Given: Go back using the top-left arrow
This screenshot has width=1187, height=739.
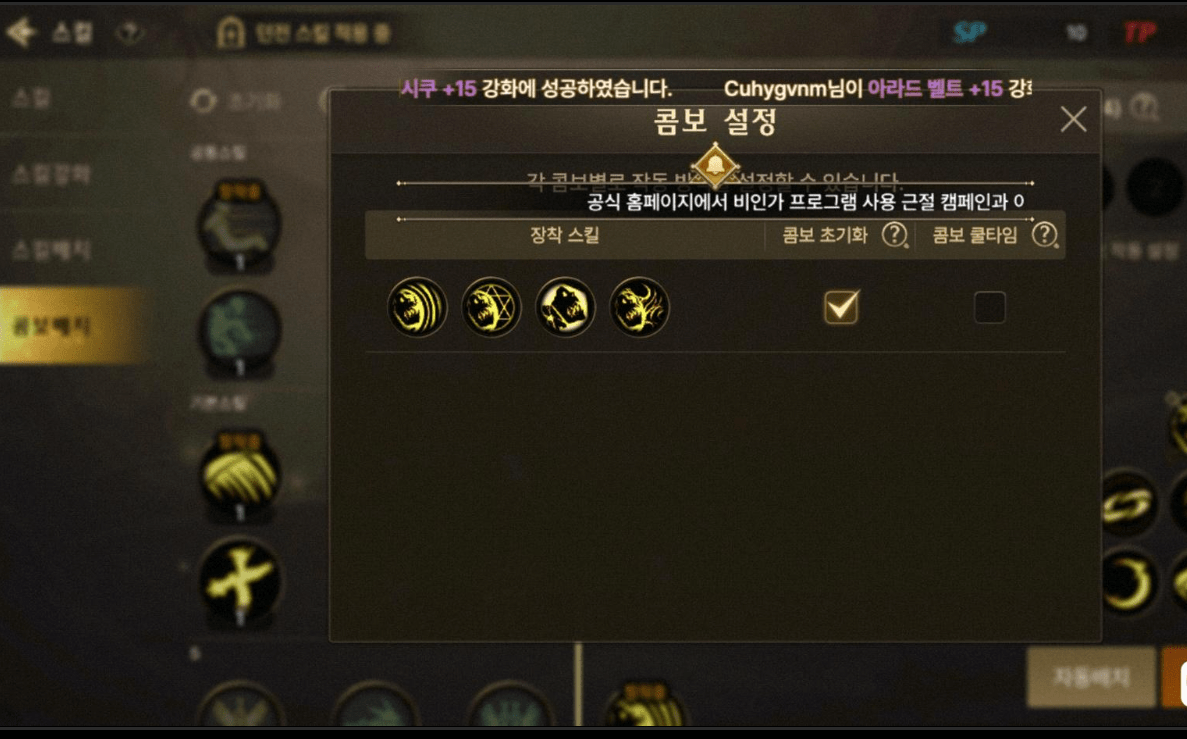Looking at the screenshot, I should 20,32.
